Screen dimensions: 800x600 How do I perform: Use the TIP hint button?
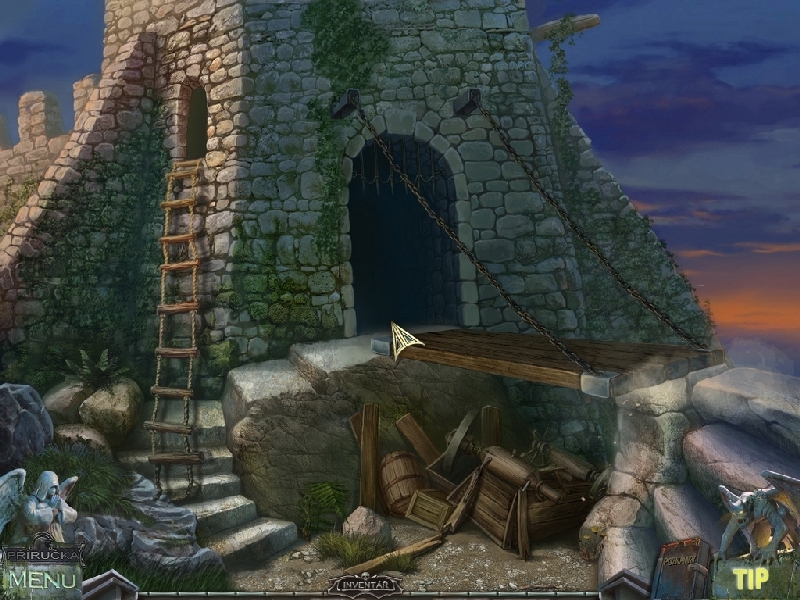pos(749,577)
